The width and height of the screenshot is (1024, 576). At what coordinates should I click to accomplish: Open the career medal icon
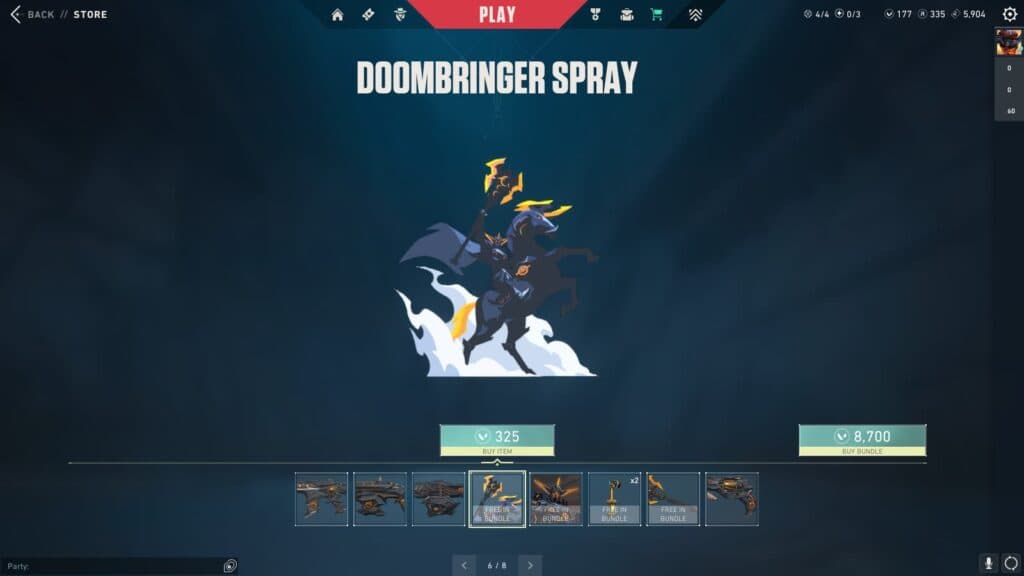click(595, 15)
